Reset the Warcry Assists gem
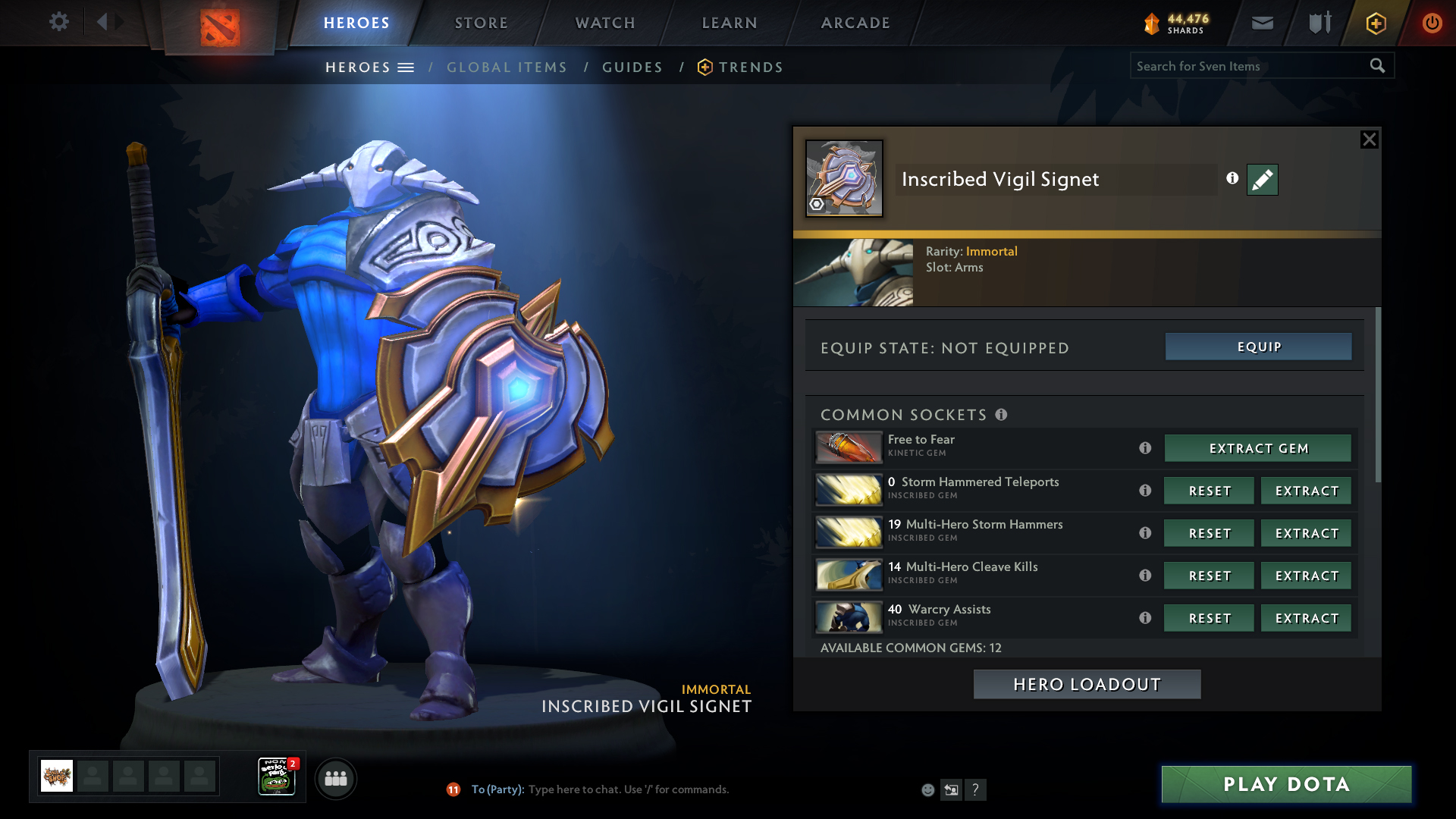This screenshot has height=819, width=1456. 1209,619
